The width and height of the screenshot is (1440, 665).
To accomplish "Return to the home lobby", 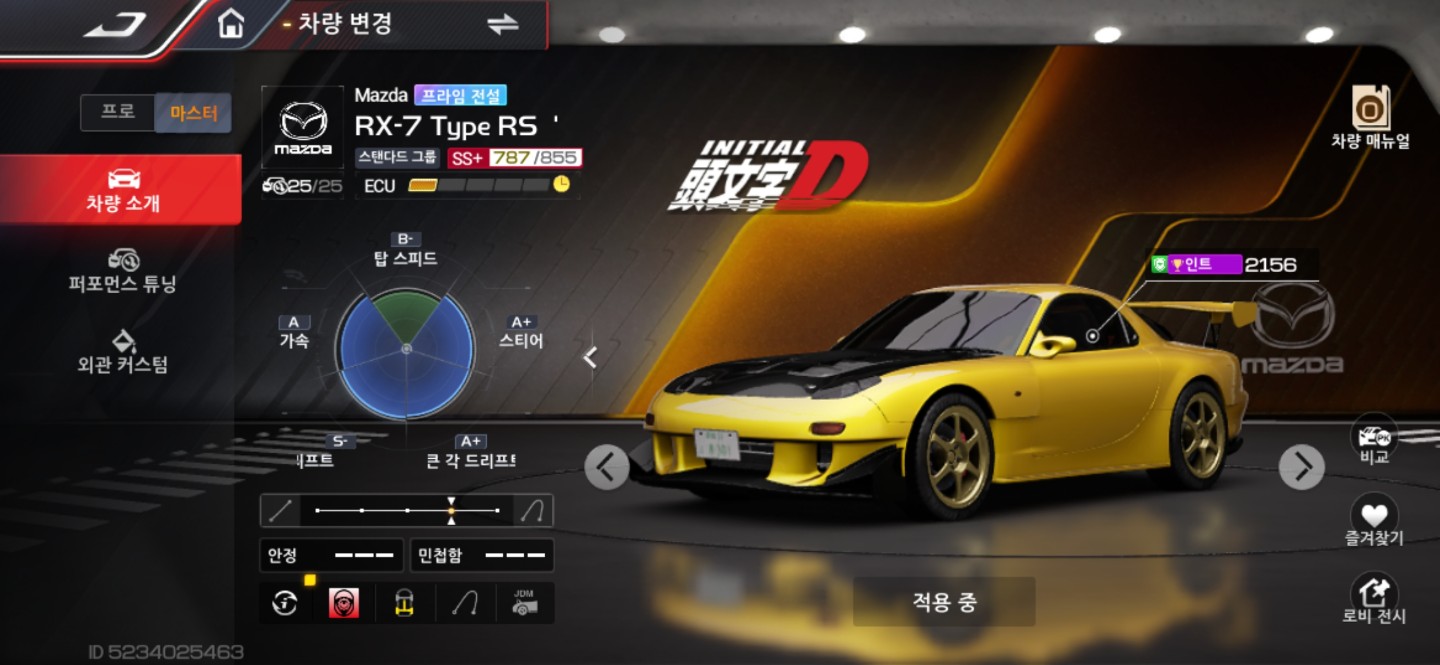I will click(231, 23).
